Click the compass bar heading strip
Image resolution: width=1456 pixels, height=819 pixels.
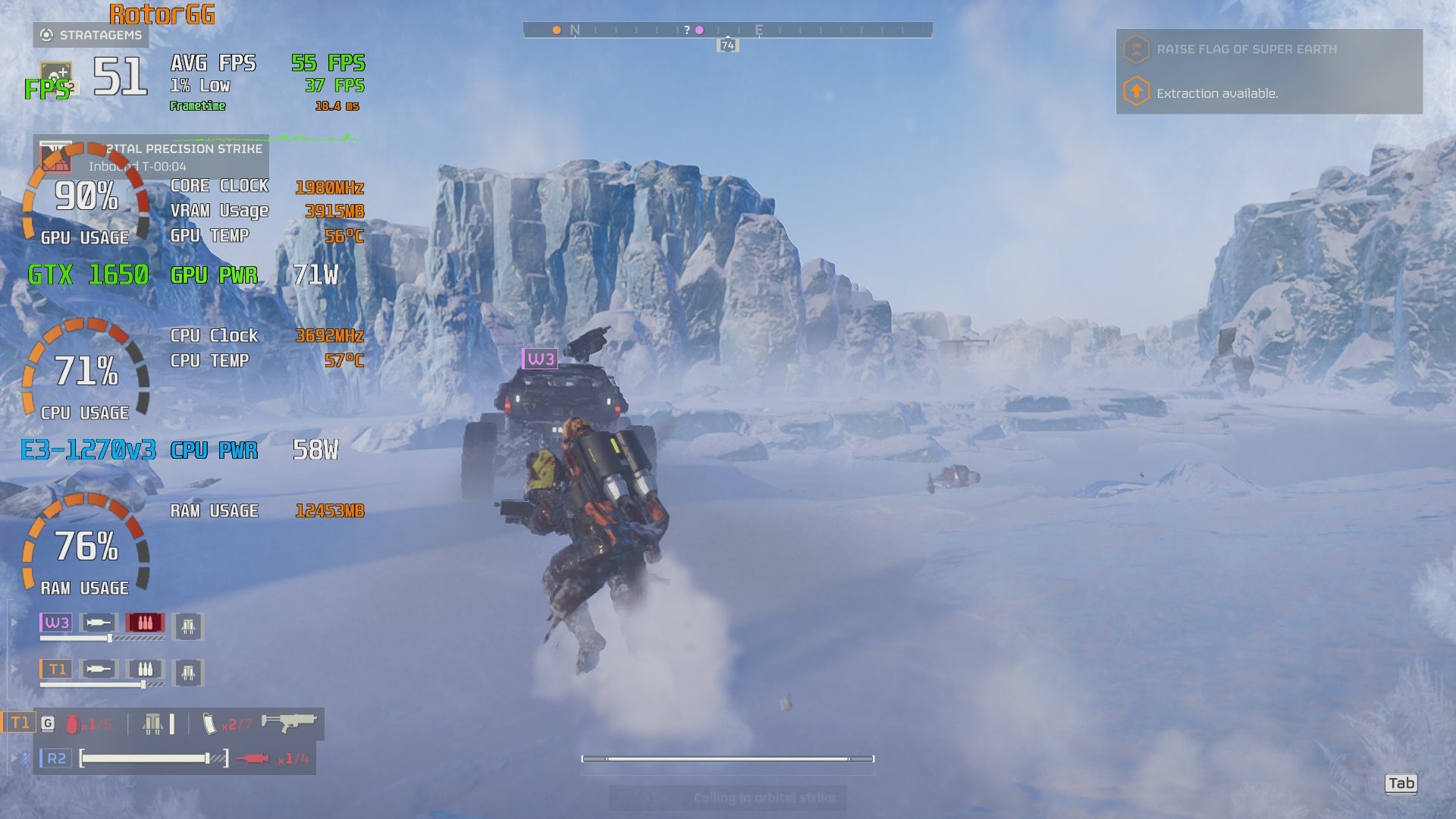click(x=727, y=30)
